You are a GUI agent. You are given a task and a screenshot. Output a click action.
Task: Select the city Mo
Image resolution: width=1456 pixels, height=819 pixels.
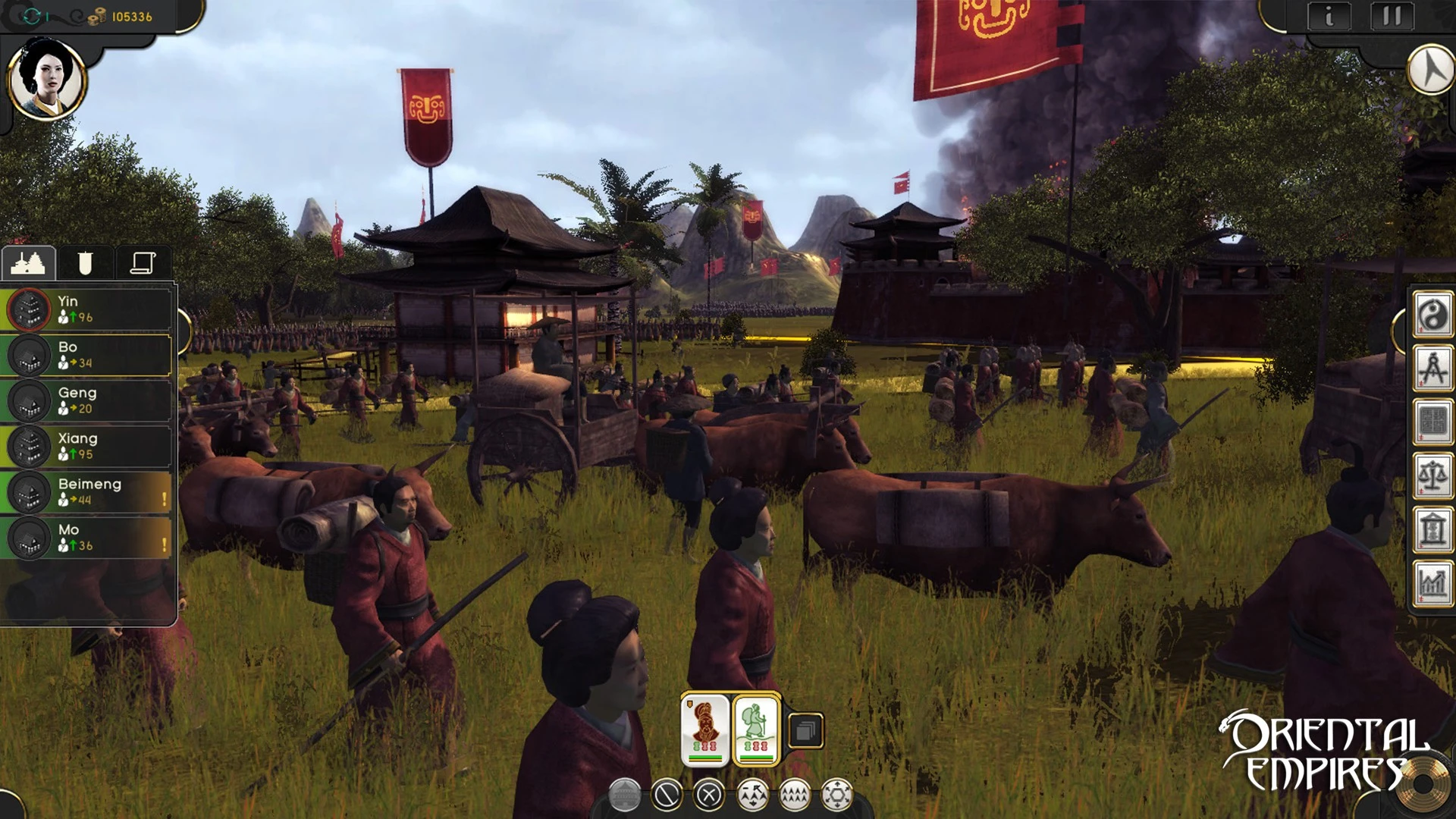(x=89, y=537)
